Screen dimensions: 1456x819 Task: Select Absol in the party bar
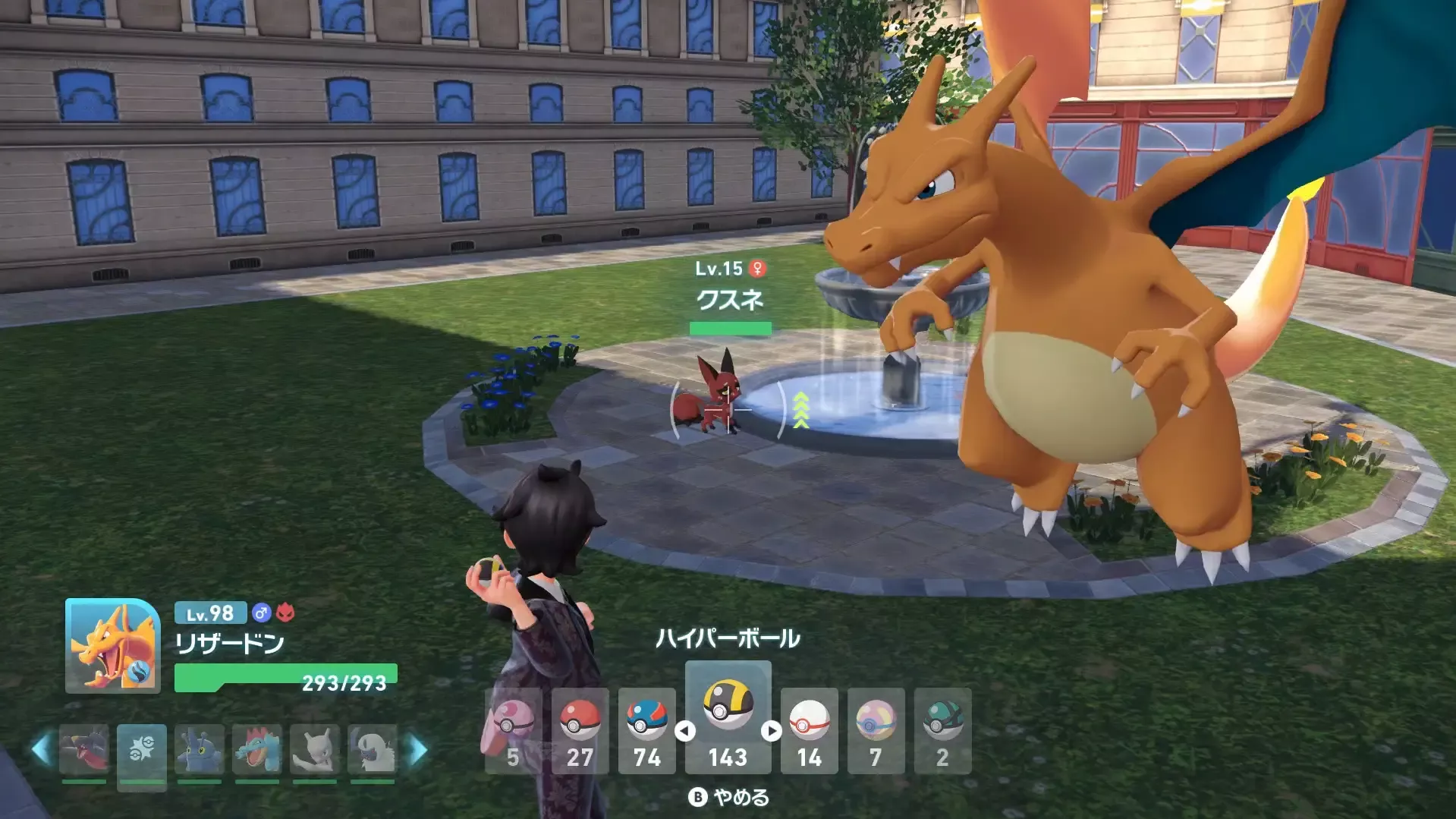pyautogui.click(x=372, y=750)
